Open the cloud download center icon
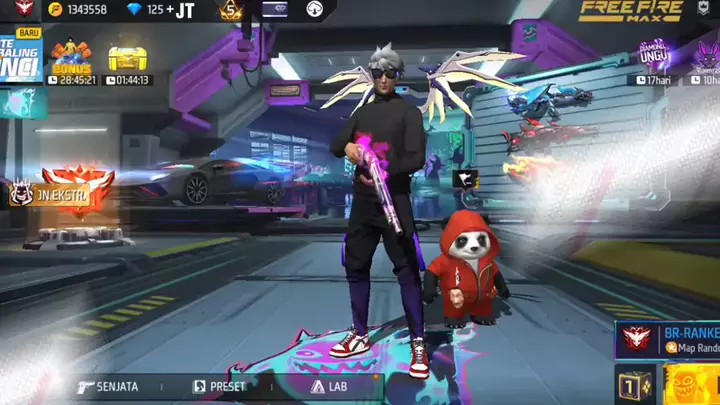This screenshot has width=720, height=405. pos(315,10)
